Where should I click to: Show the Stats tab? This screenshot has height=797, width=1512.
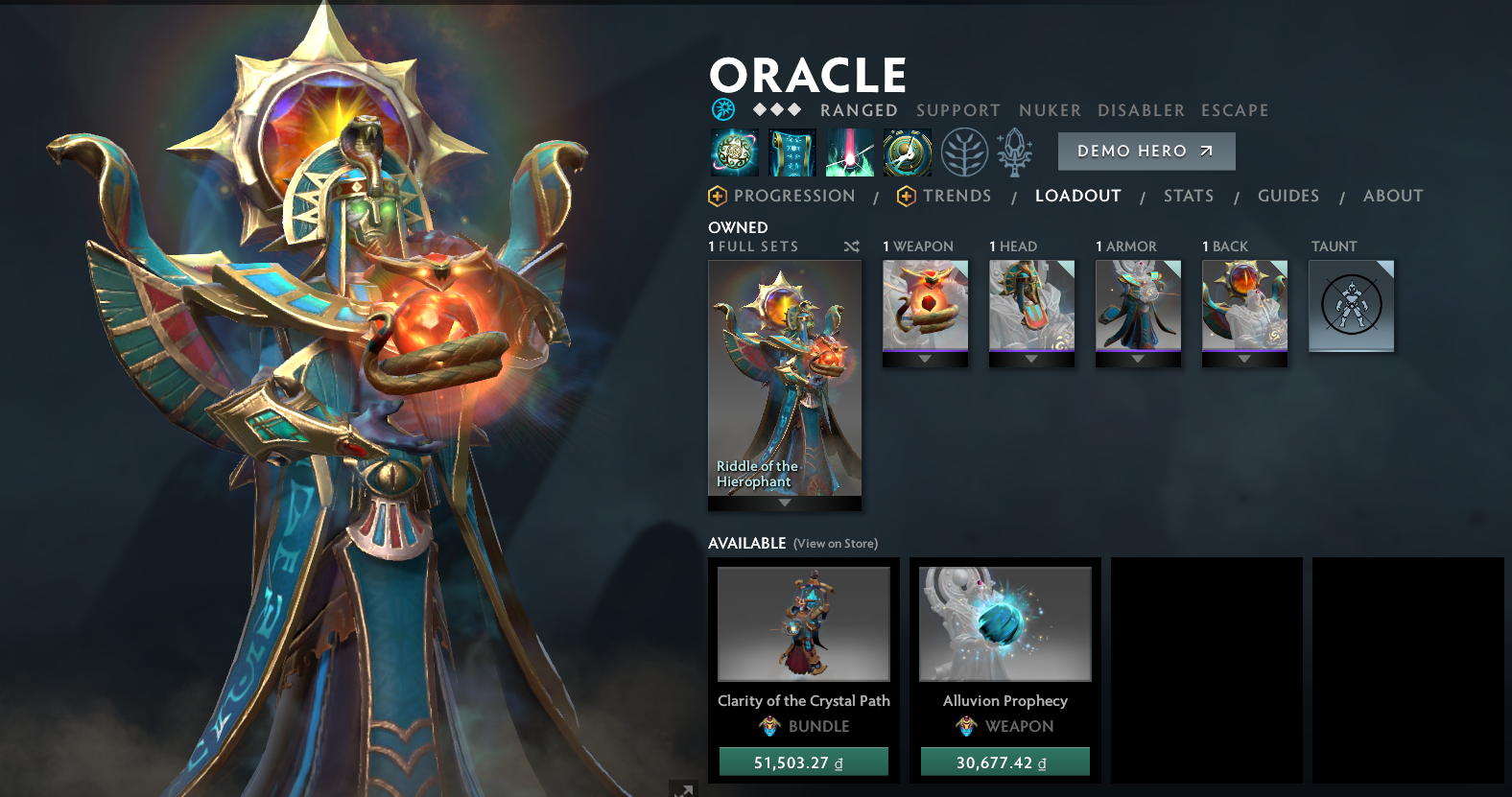click(x=1189, y=197)
